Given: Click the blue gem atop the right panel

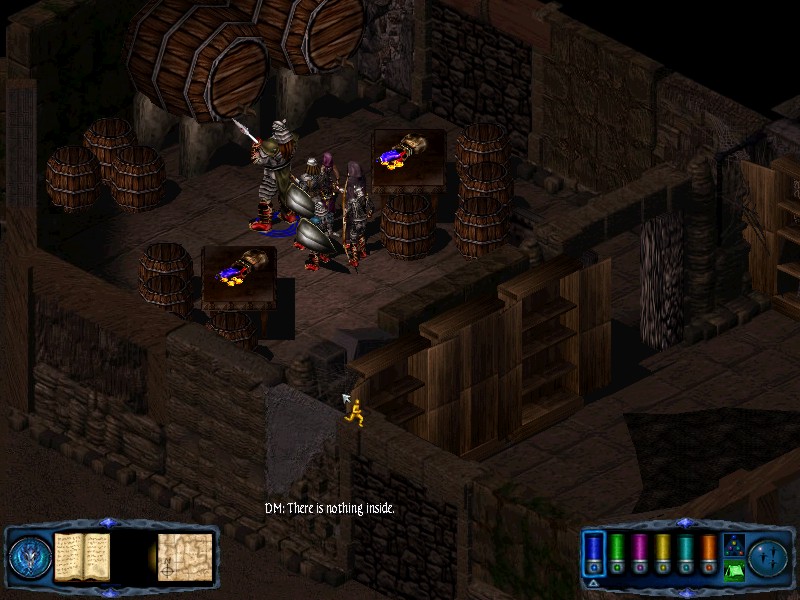Looking at the screenshot, I should 685,522.
